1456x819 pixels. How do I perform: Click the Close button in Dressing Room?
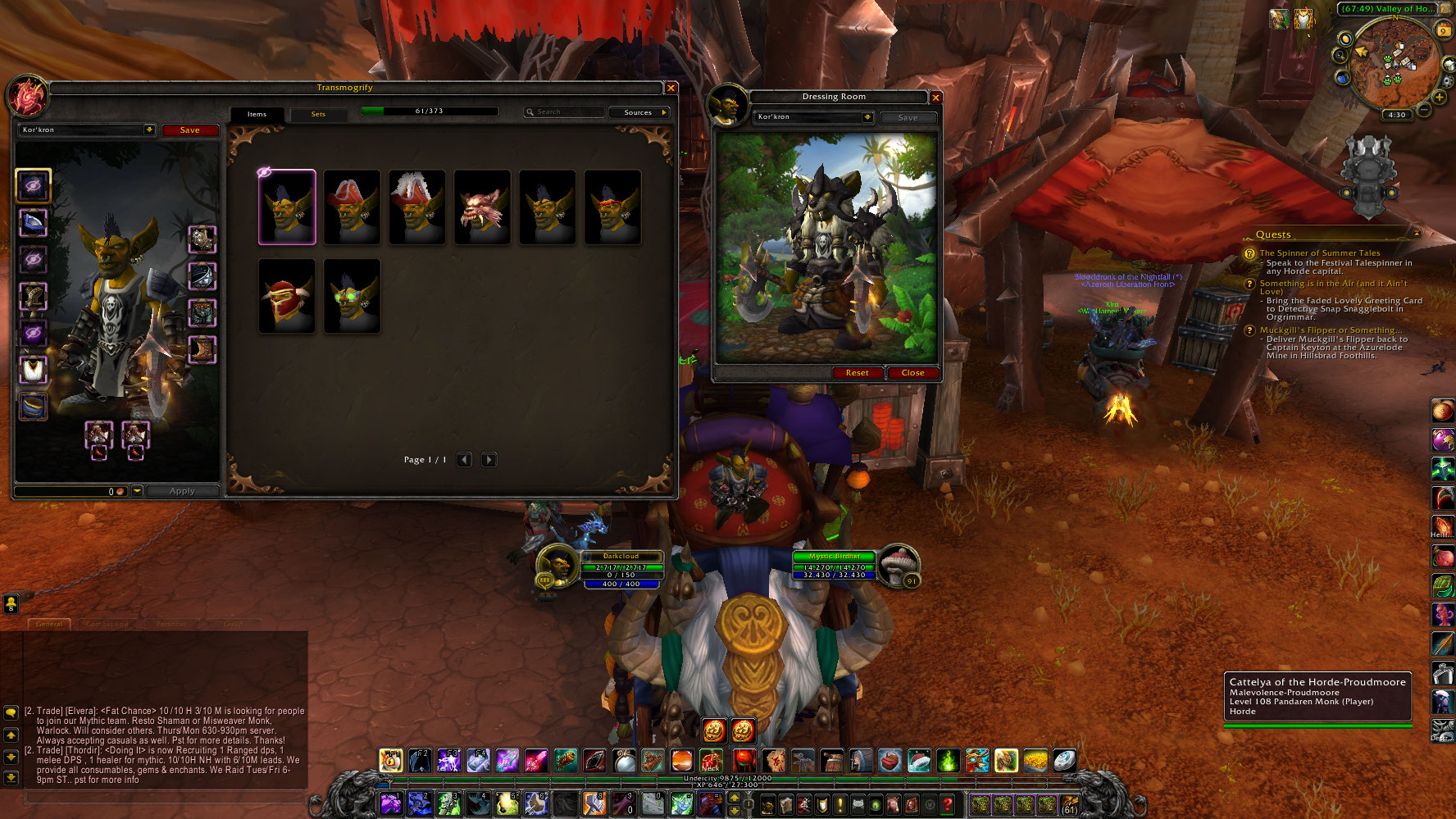912,373
